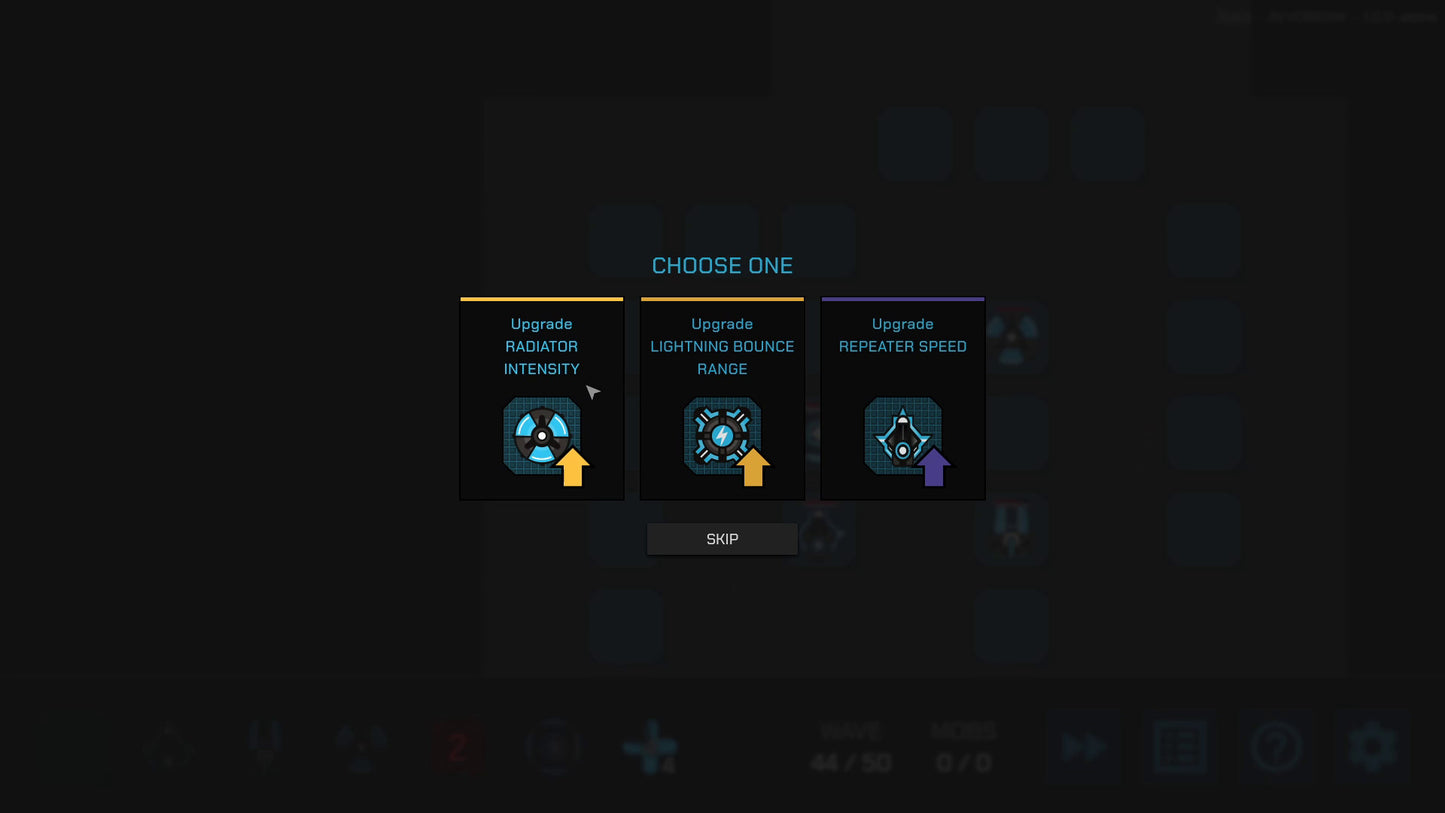Click the healing plus icon with count 4
Screen dimensions: 1445x813
650,747
